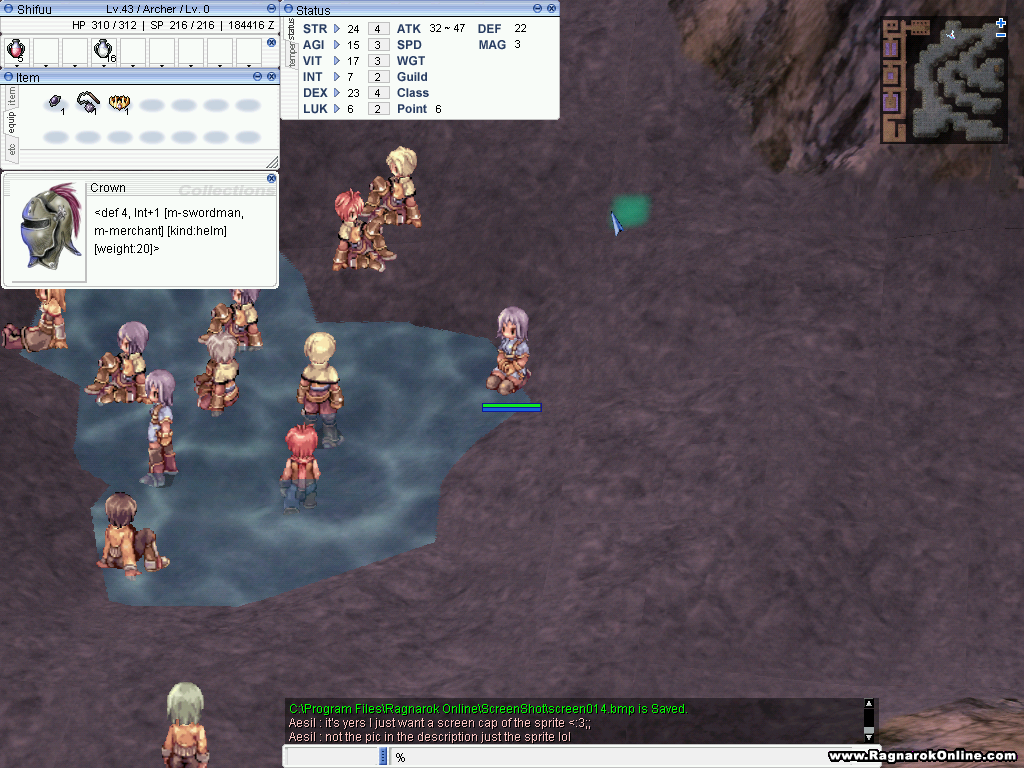Select the Crown helm in inventory

click(121, 103)
